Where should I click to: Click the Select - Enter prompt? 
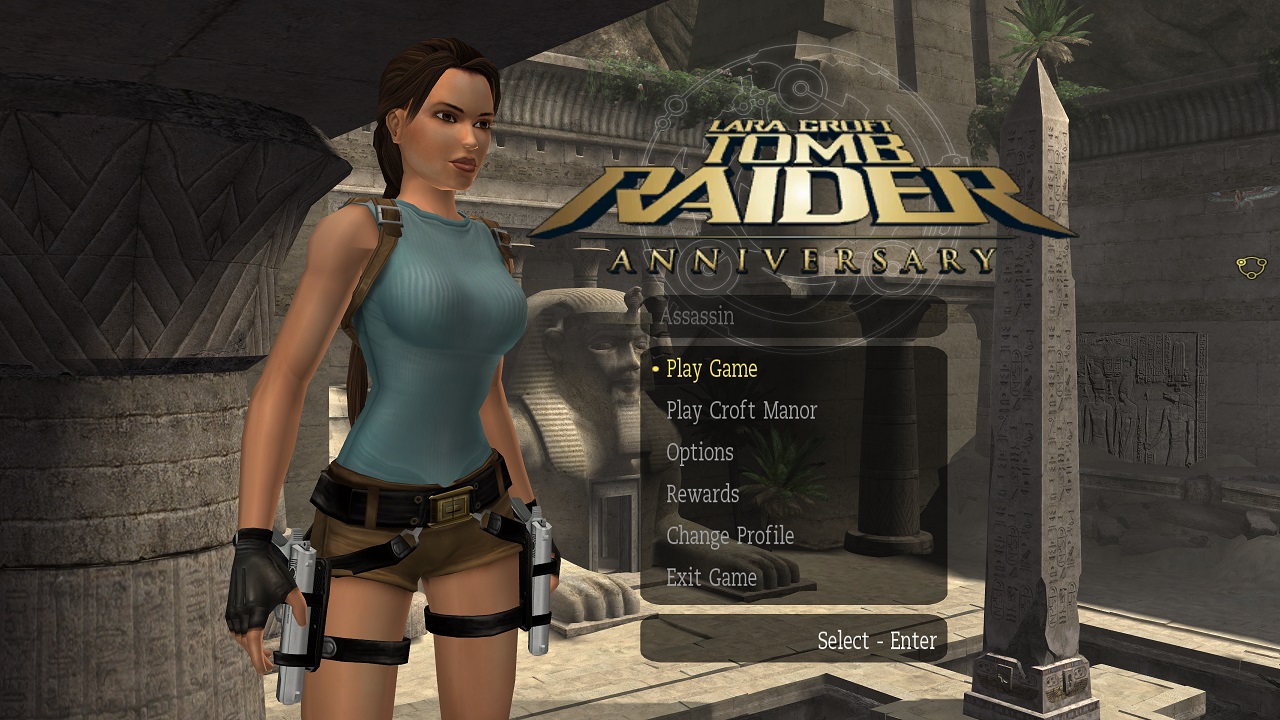(x=877, y=641)
